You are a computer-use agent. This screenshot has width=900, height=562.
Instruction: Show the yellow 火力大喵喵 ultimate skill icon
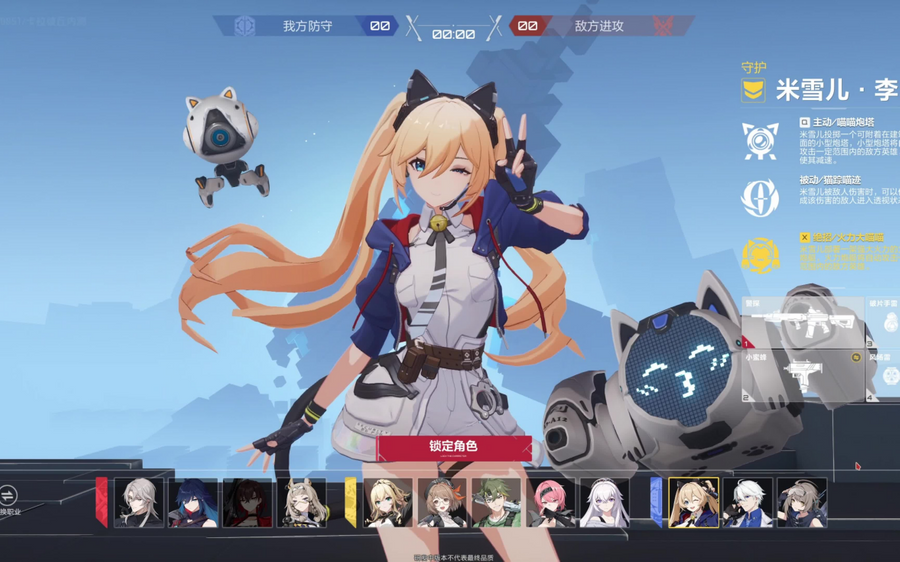click(760, 255)
